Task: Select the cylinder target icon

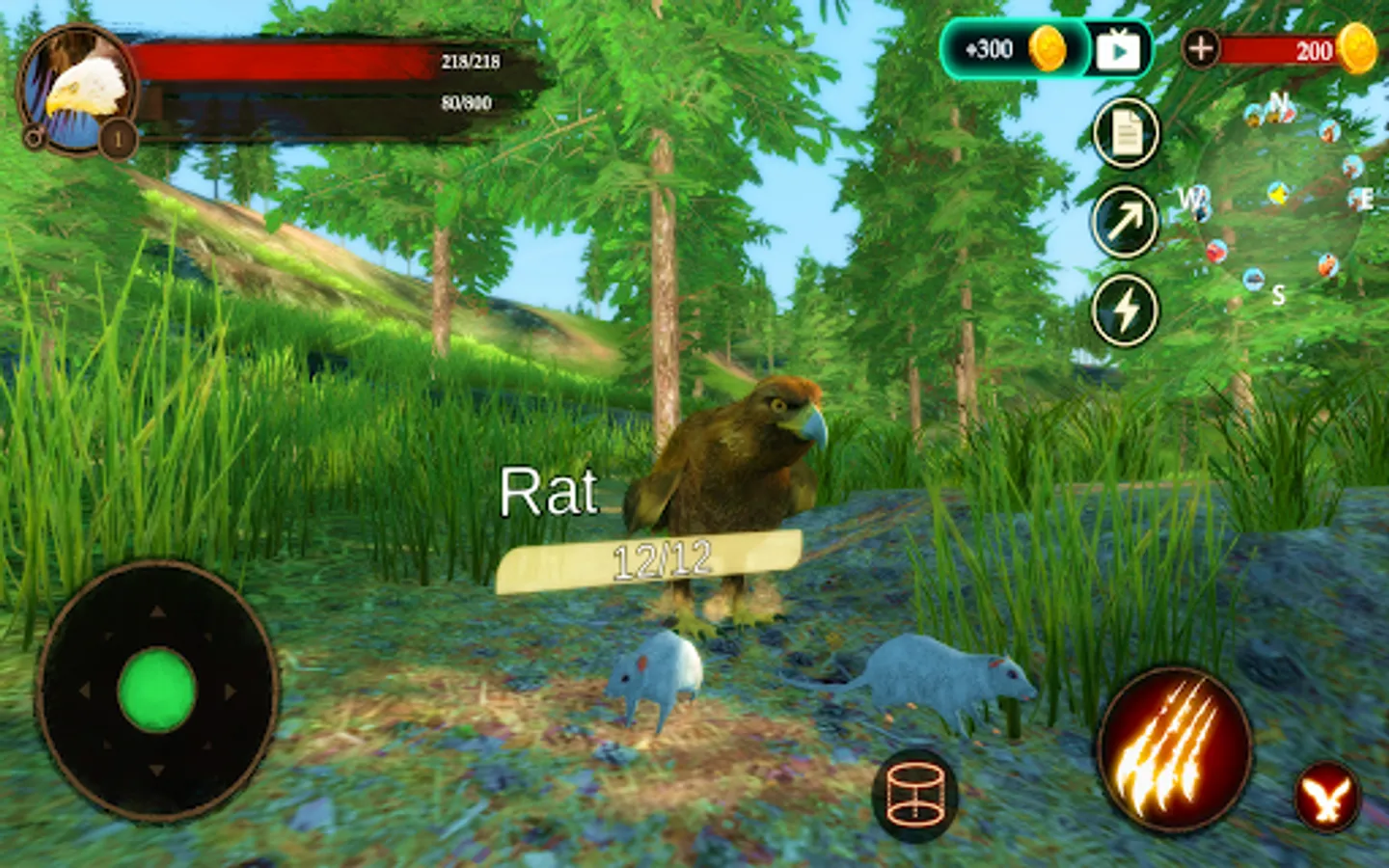Action: click(914, 795)
